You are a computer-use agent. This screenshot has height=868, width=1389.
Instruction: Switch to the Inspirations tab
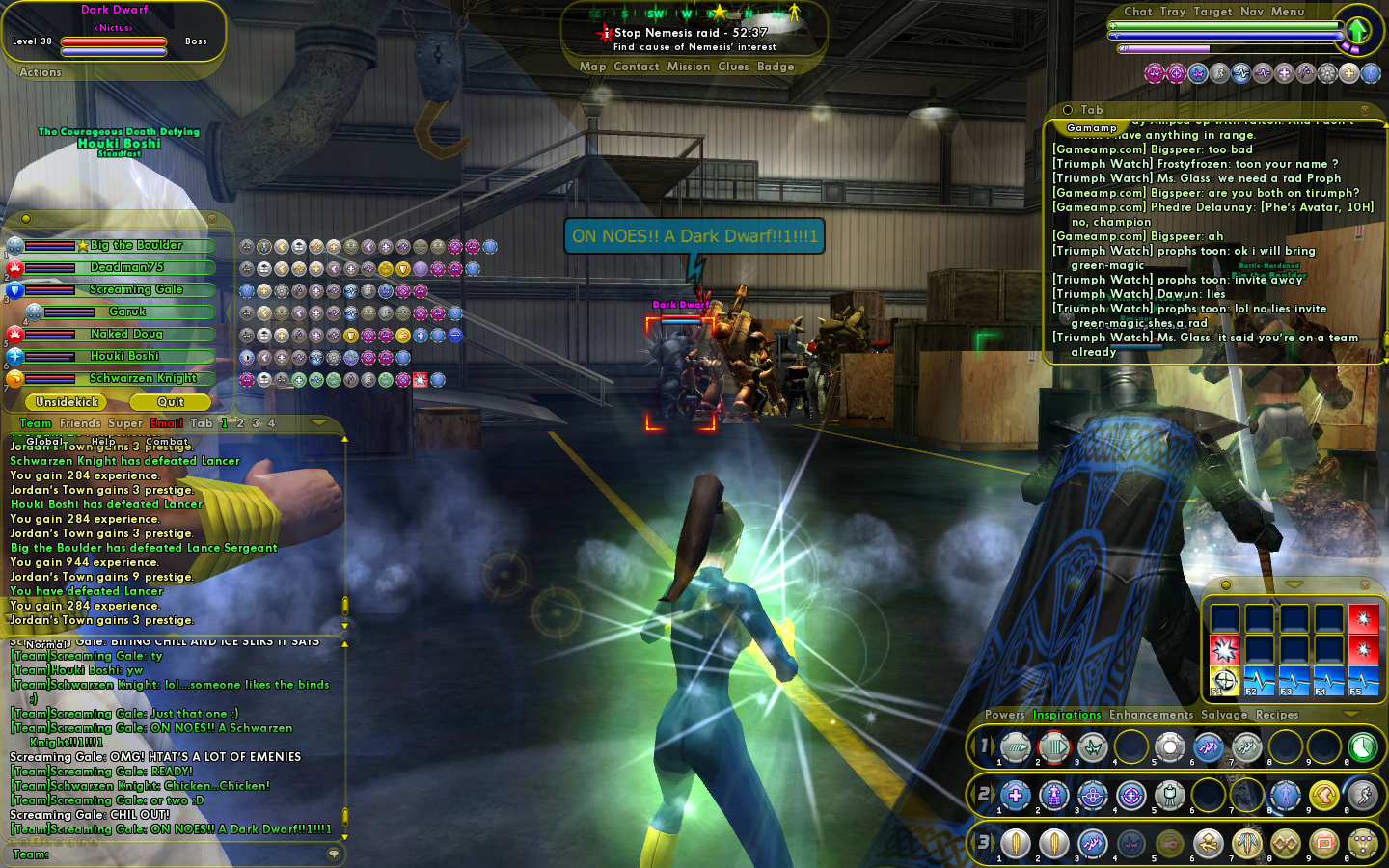click(x=1067, y=715)
